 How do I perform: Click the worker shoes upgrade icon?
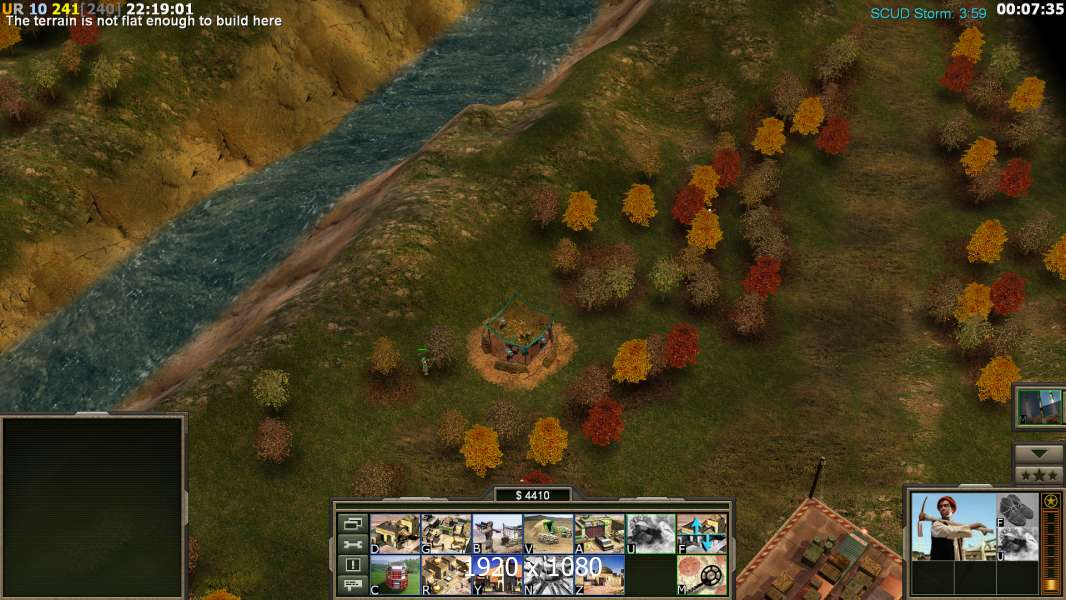click(x=1017, y=510)
